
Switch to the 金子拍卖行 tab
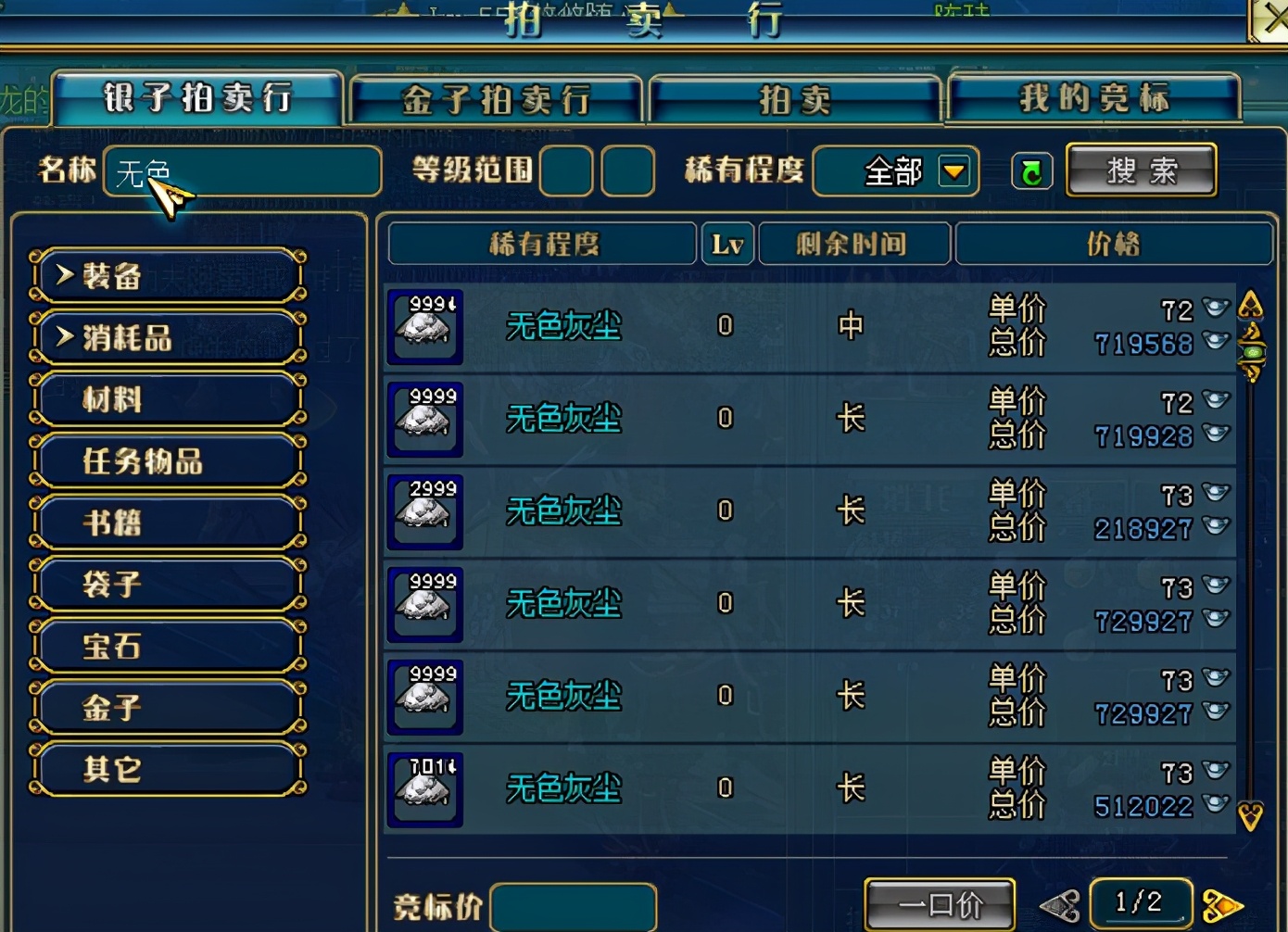coord(496,99)
